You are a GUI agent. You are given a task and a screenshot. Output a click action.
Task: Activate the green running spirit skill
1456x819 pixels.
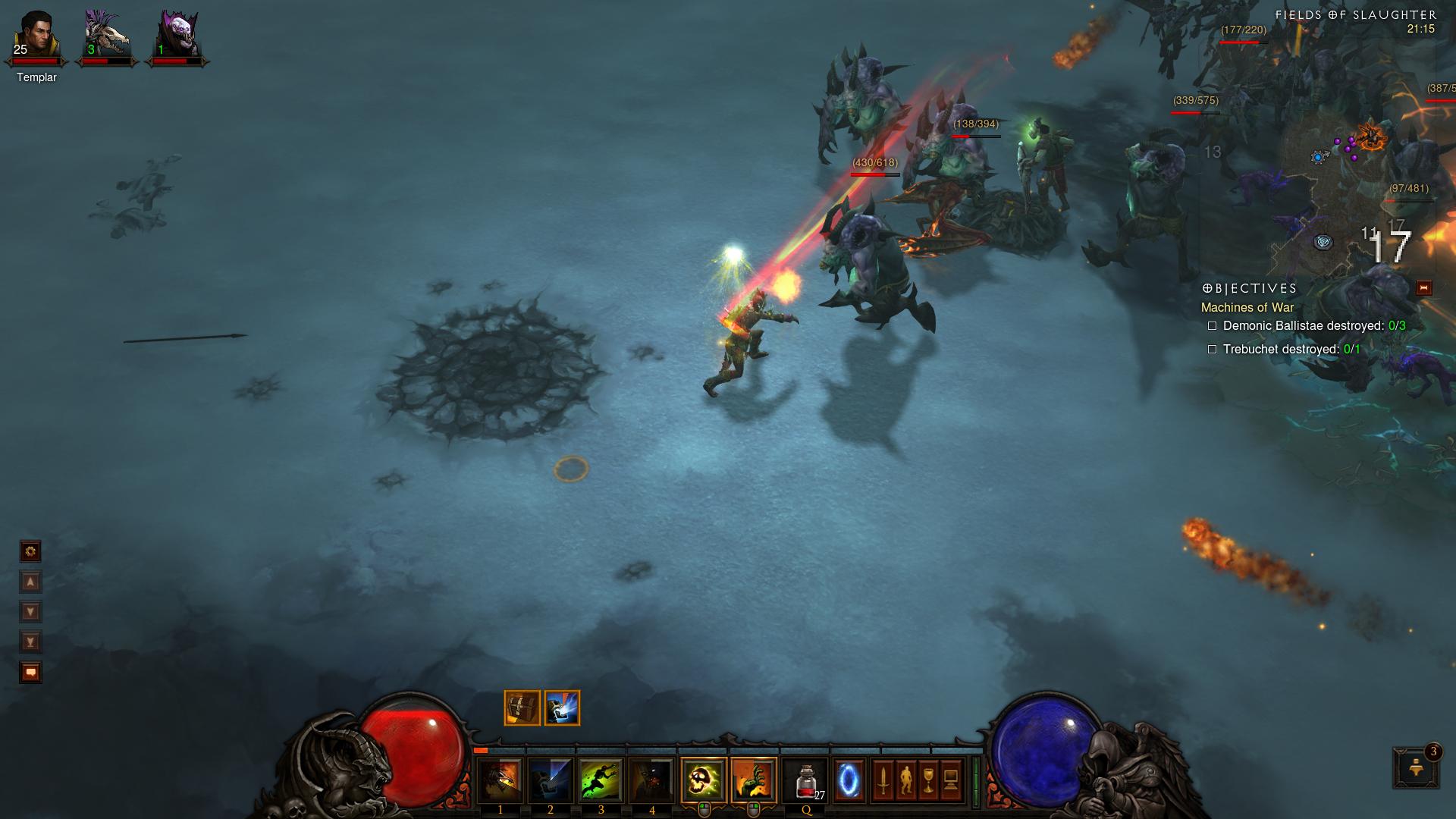(601, 780)
